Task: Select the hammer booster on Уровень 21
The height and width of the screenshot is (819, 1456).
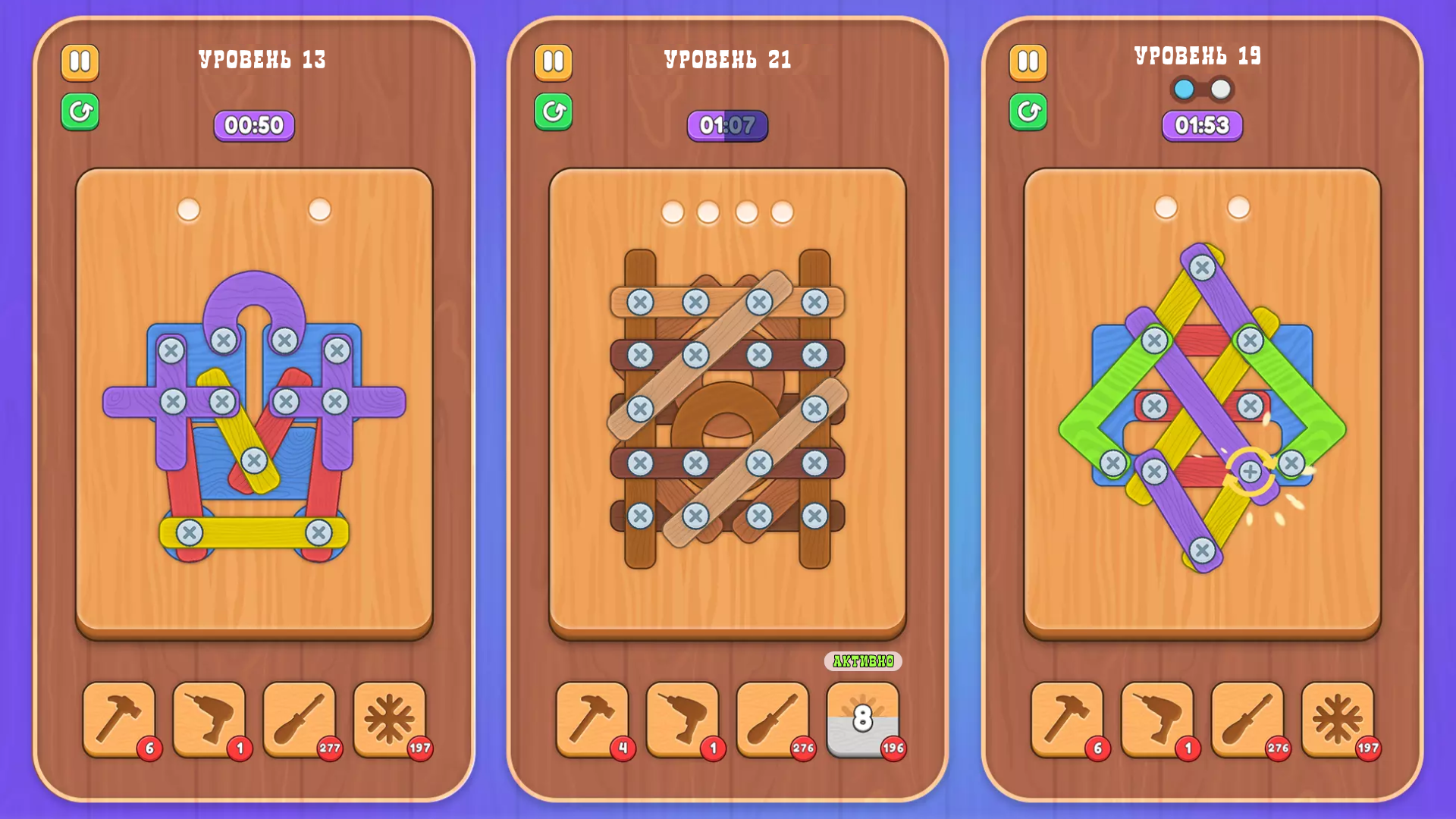Action: (x=592, y=719)
